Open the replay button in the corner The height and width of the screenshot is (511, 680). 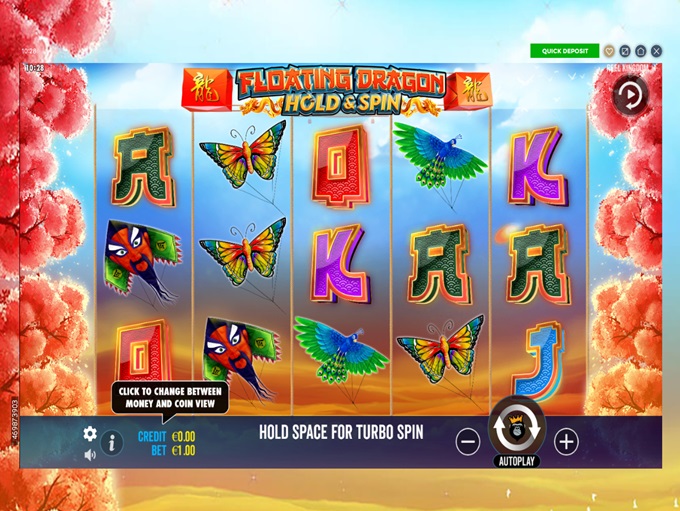(631, 96)
